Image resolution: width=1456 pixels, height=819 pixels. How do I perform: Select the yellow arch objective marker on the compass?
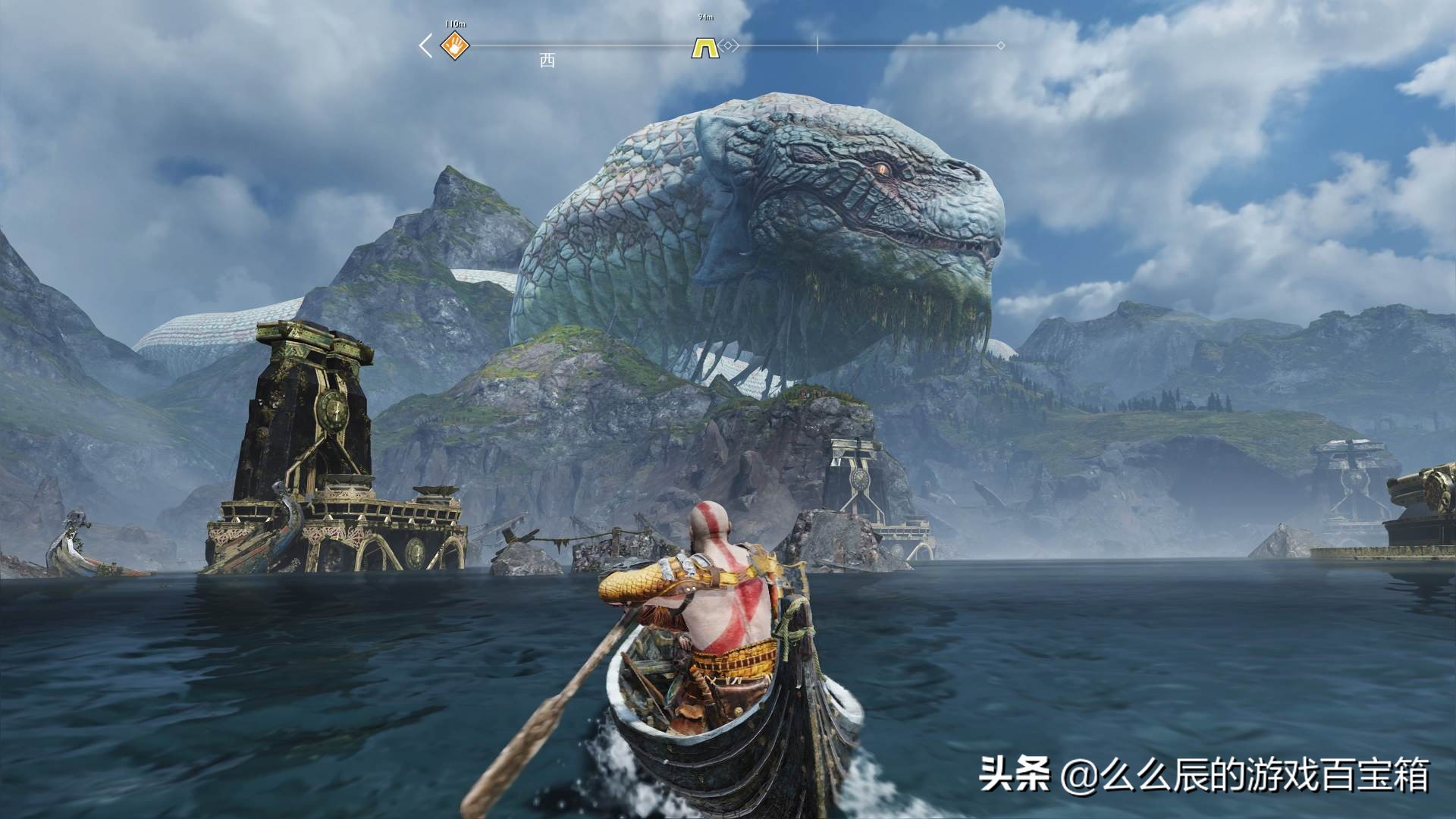tap(704, 47)
